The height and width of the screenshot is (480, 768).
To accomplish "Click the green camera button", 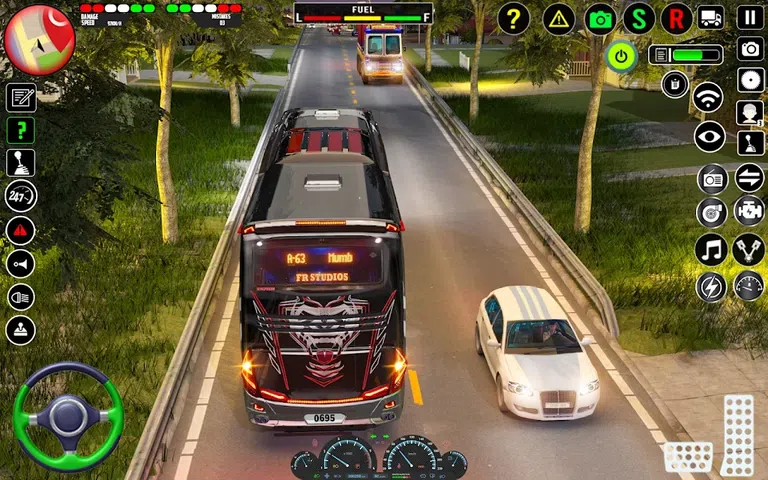I will (601, 18).
